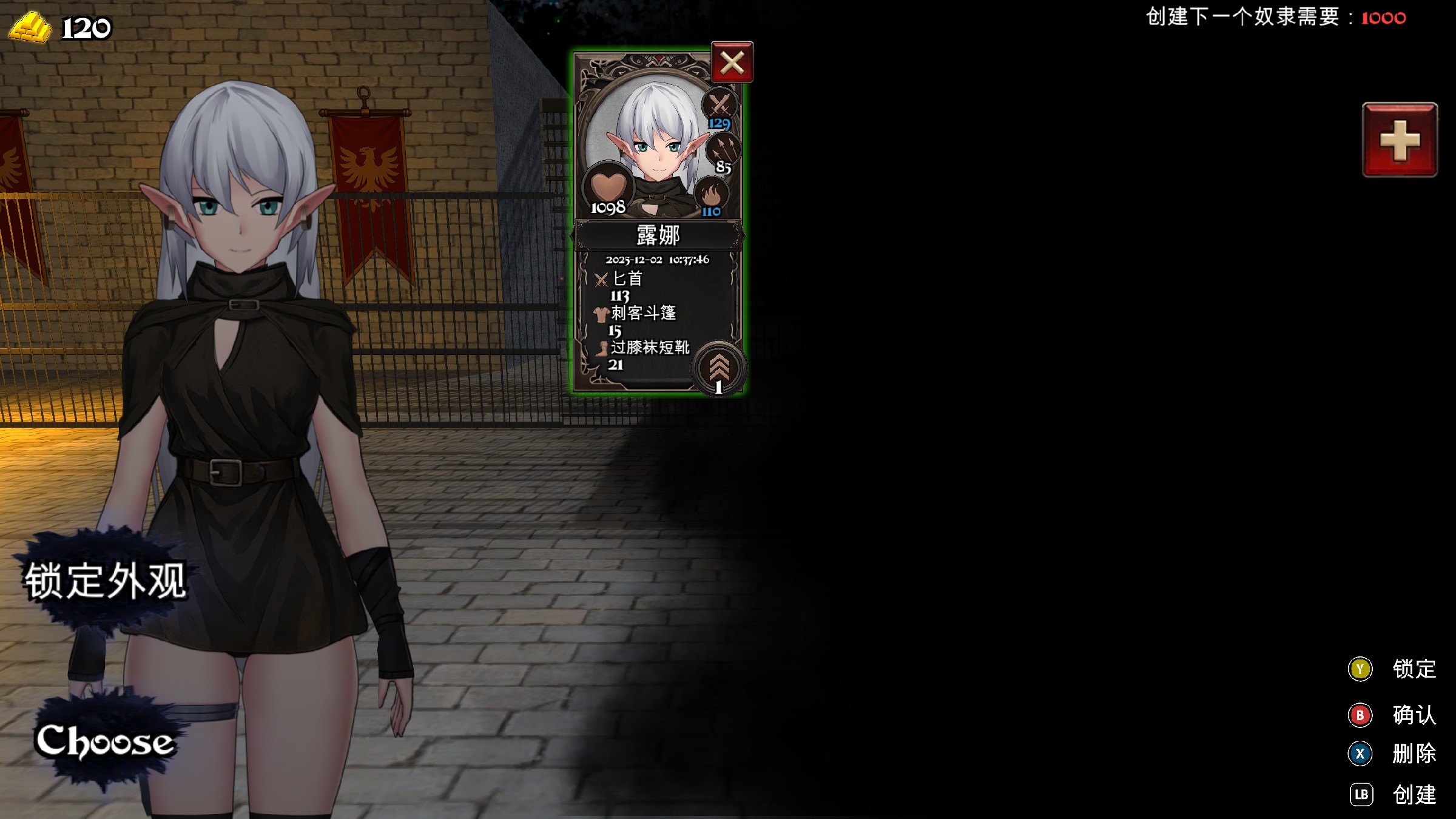Close the 露娜 character card
The width and height of the screenshot is (1456, 819).
(732, 62)
